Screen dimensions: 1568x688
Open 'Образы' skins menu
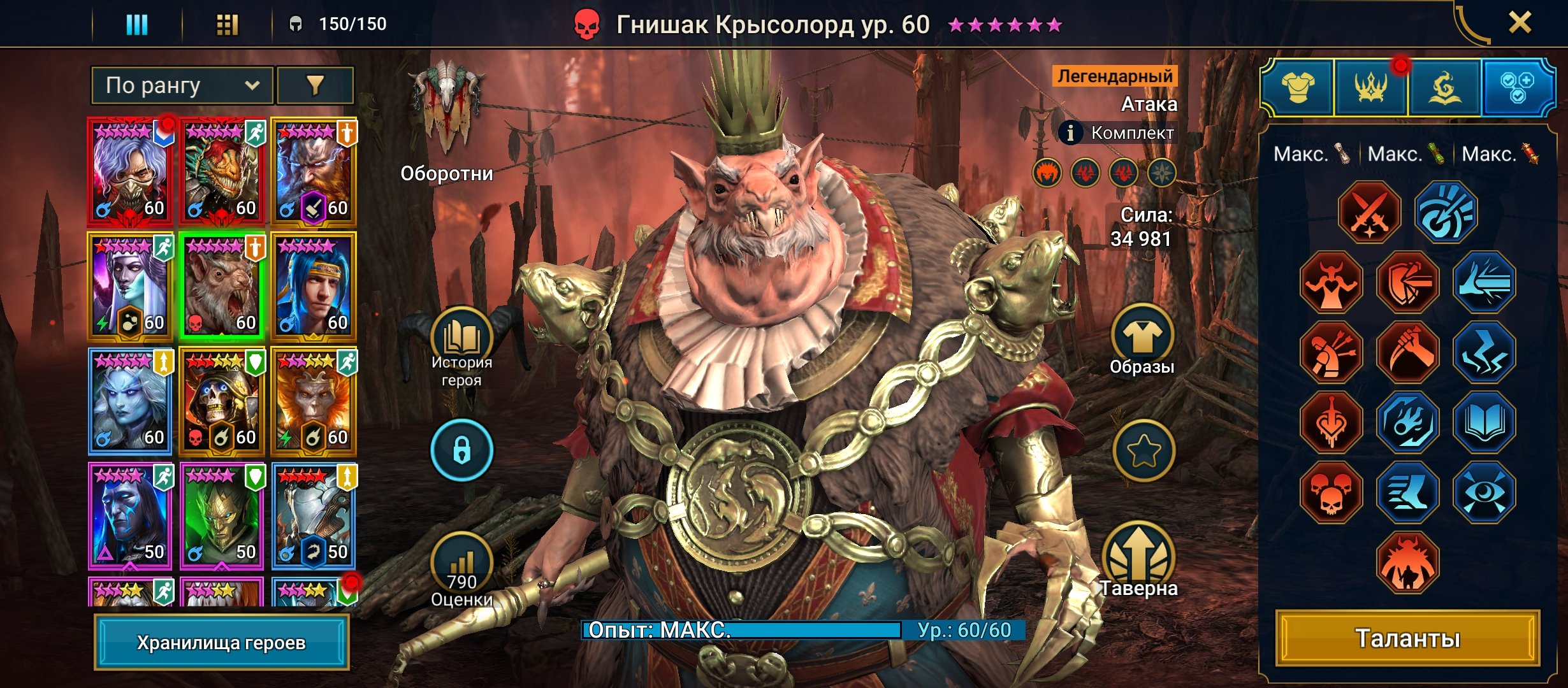tap(1142, 341)
